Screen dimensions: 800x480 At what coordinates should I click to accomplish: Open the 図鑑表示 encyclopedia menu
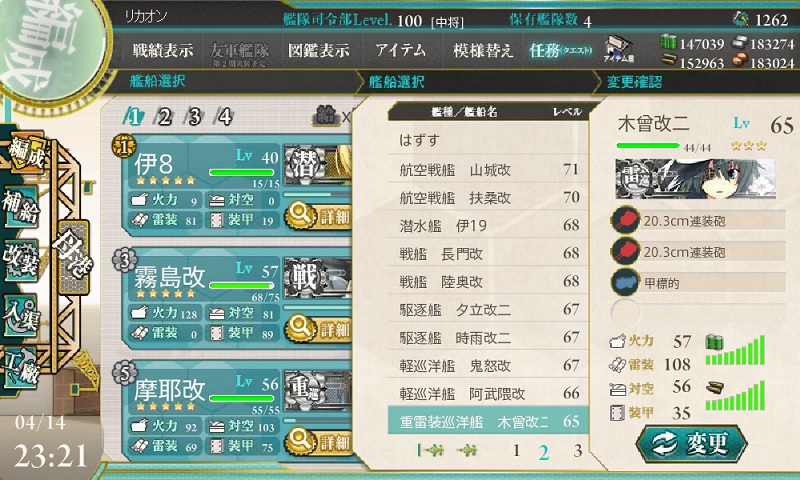coord(318,50)
